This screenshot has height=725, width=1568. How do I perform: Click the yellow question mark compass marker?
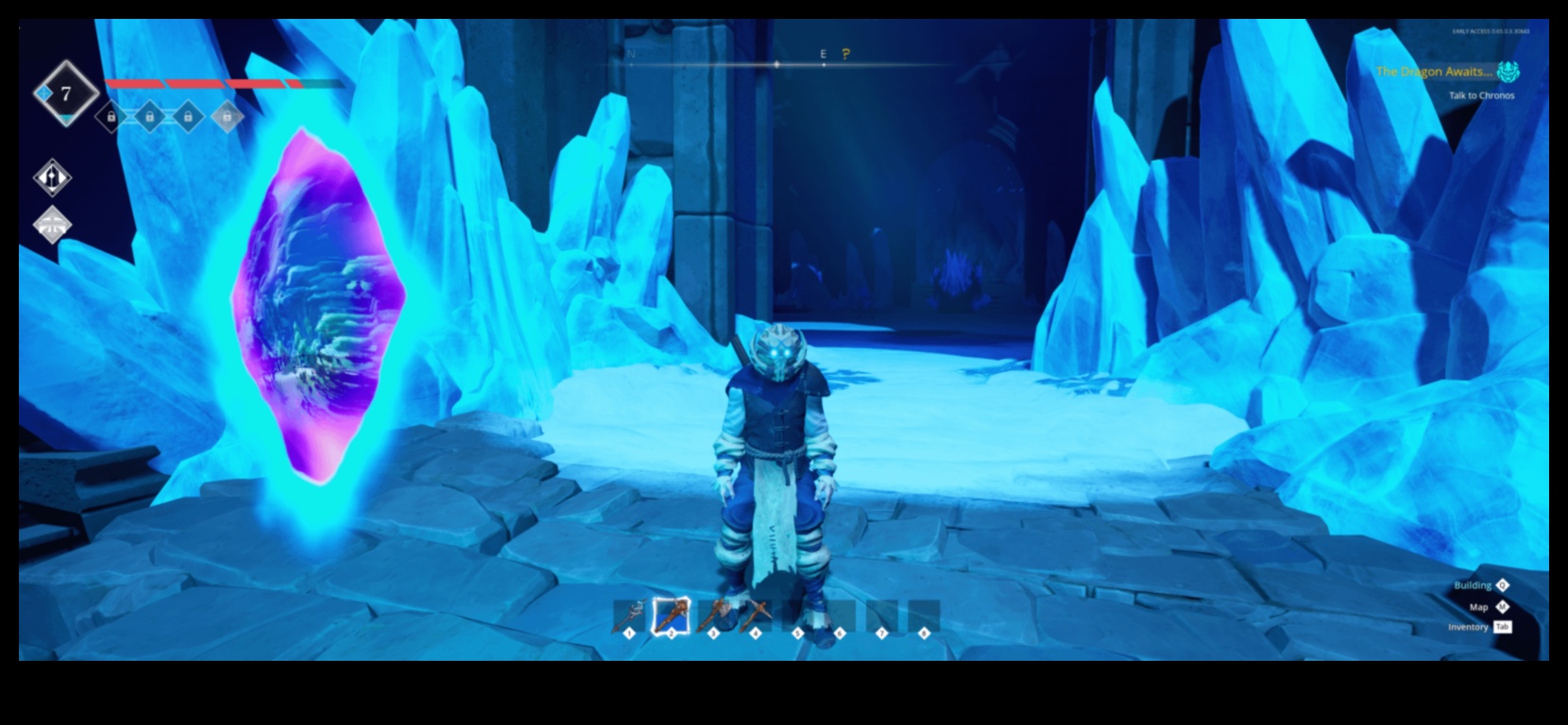pos(845,54)
